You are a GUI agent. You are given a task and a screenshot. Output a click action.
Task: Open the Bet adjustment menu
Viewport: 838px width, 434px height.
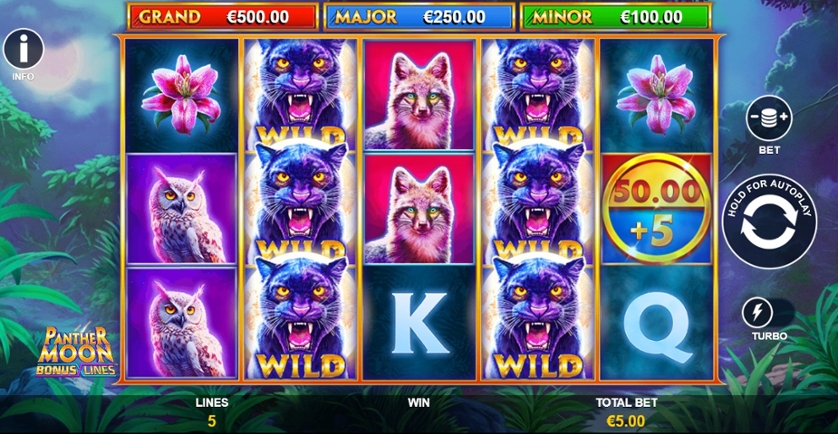768,119
